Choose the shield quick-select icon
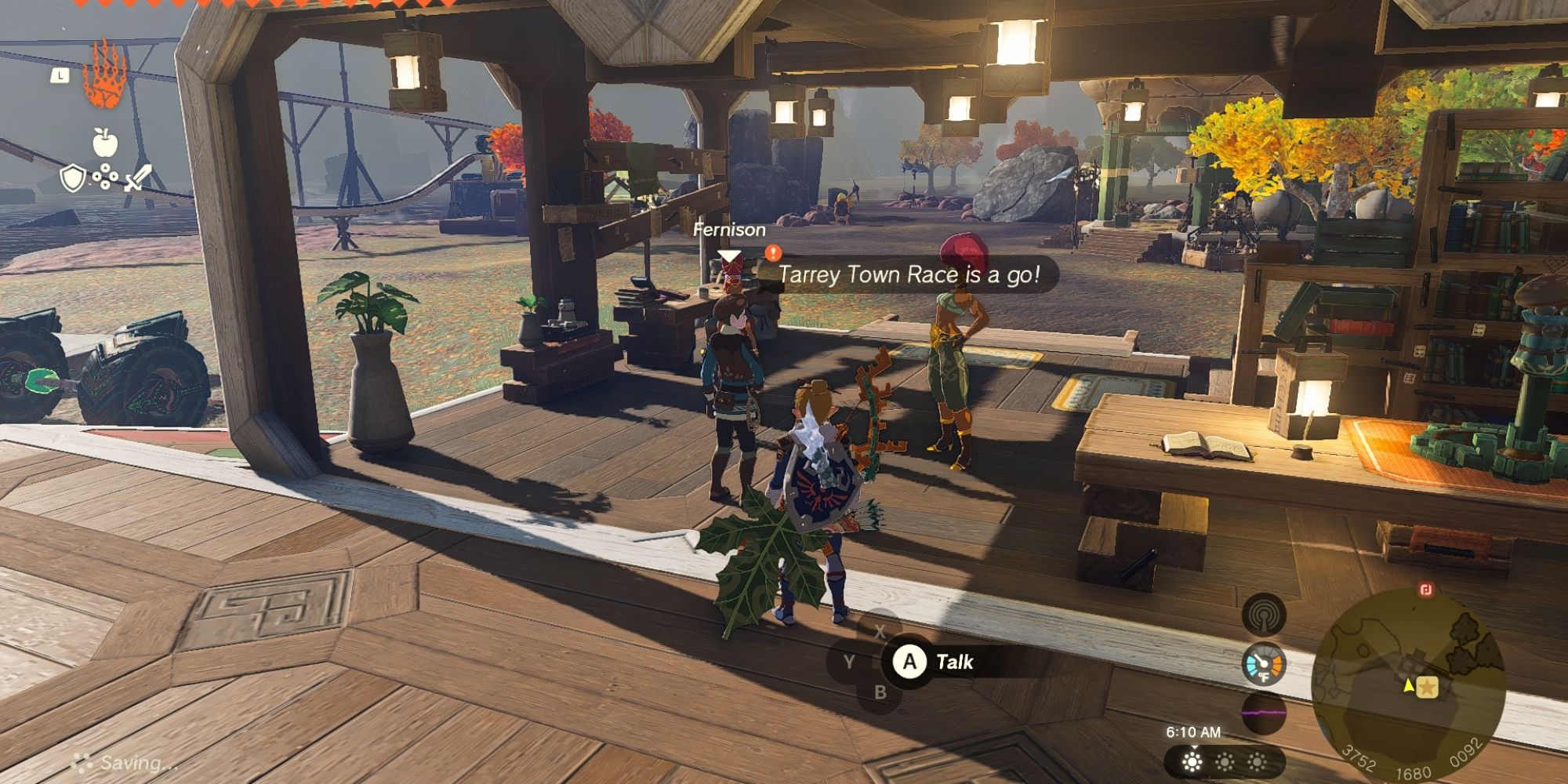Screen dimensions: 1568x784 [x=73, y=179]
